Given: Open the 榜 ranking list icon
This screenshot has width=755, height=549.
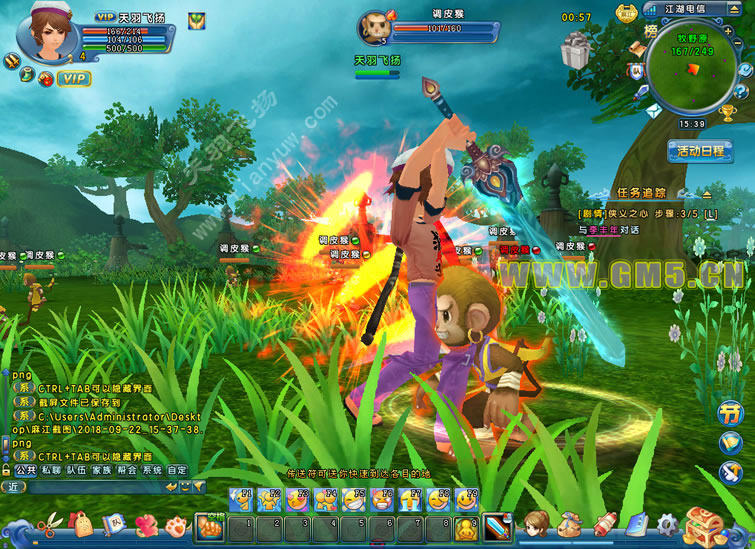Looking at the screenshot, I should pos(652,31).
